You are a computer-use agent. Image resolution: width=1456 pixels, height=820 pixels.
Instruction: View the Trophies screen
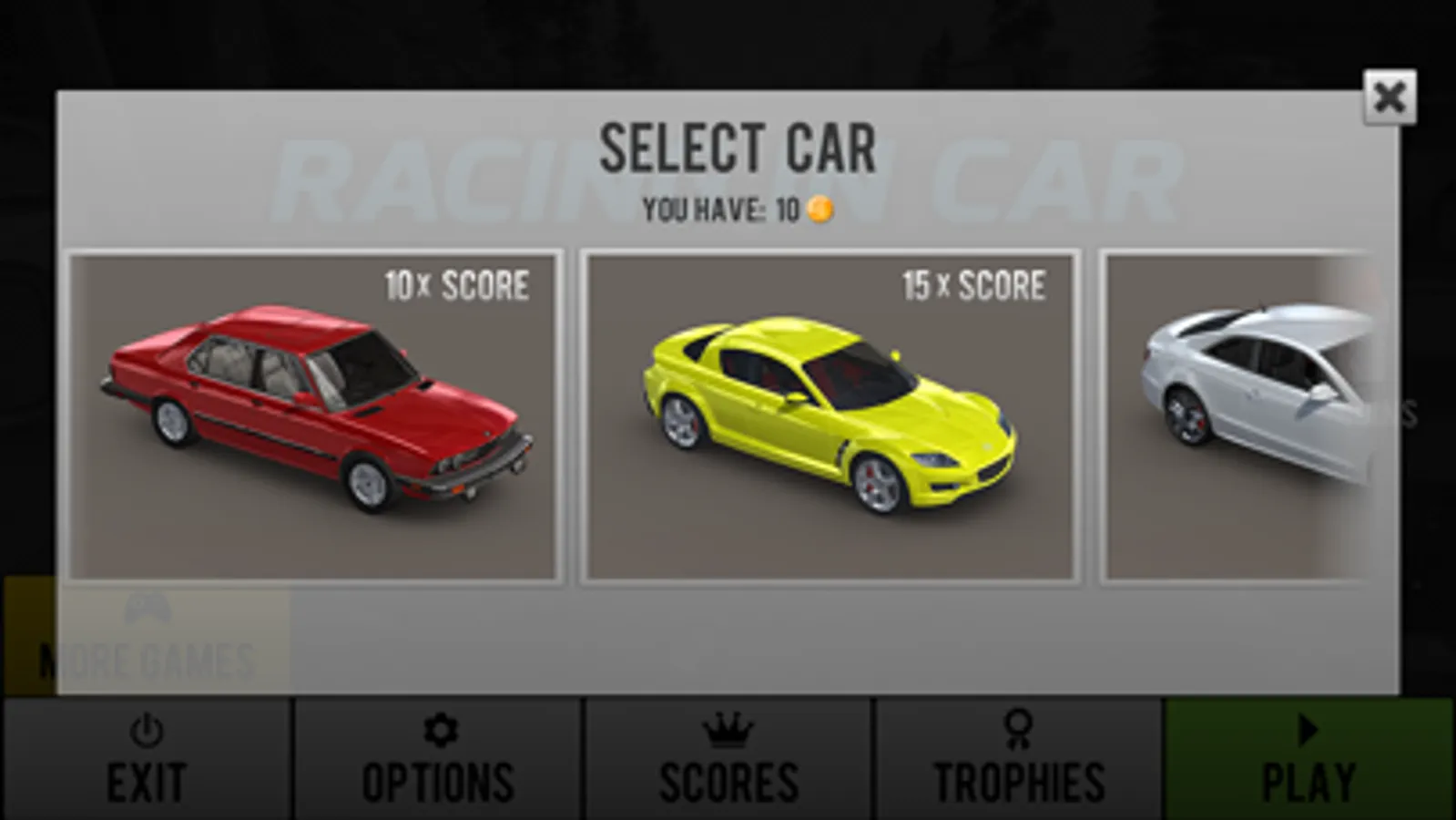[x=1019, y=760]
